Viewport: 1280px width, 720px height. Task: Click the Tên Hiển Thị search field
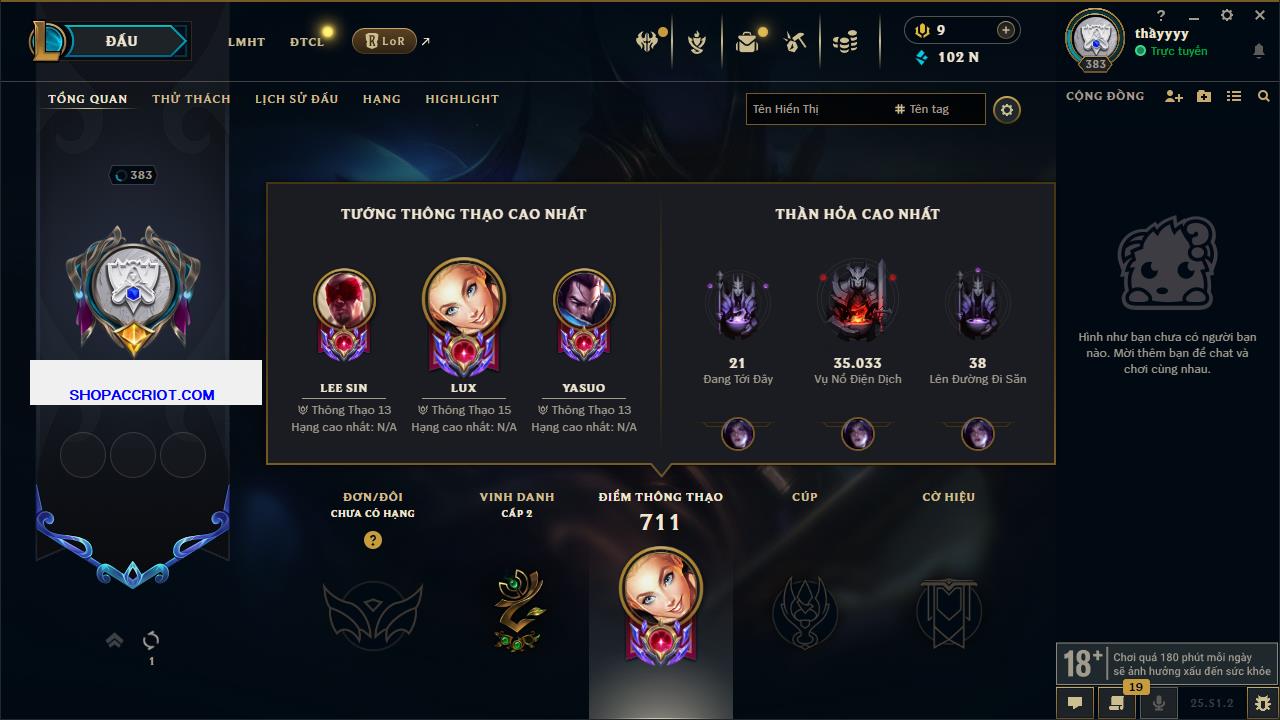click(815, 109)
